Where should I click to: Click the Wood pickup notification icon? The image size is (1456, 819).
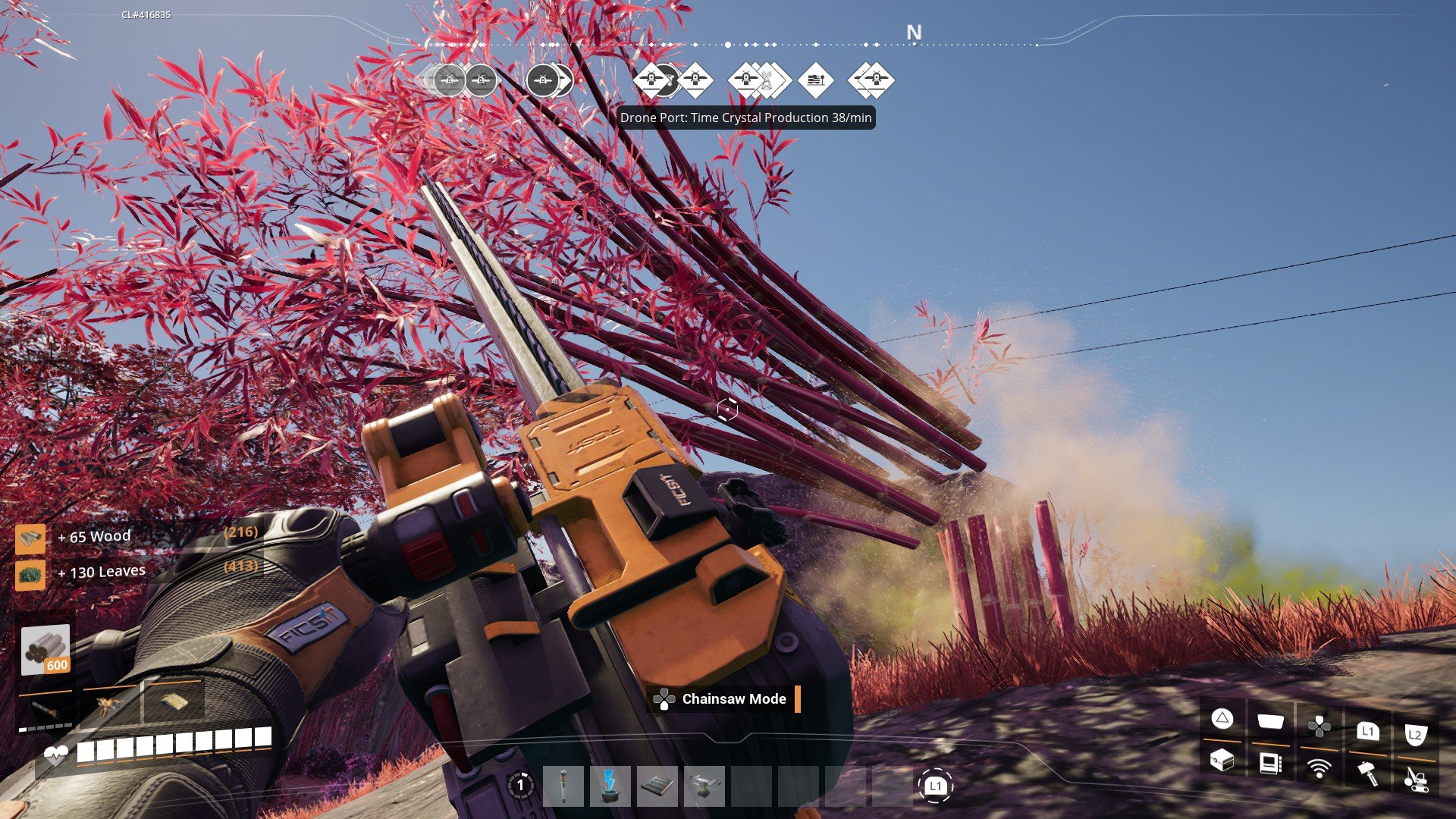tap(30, 538)
